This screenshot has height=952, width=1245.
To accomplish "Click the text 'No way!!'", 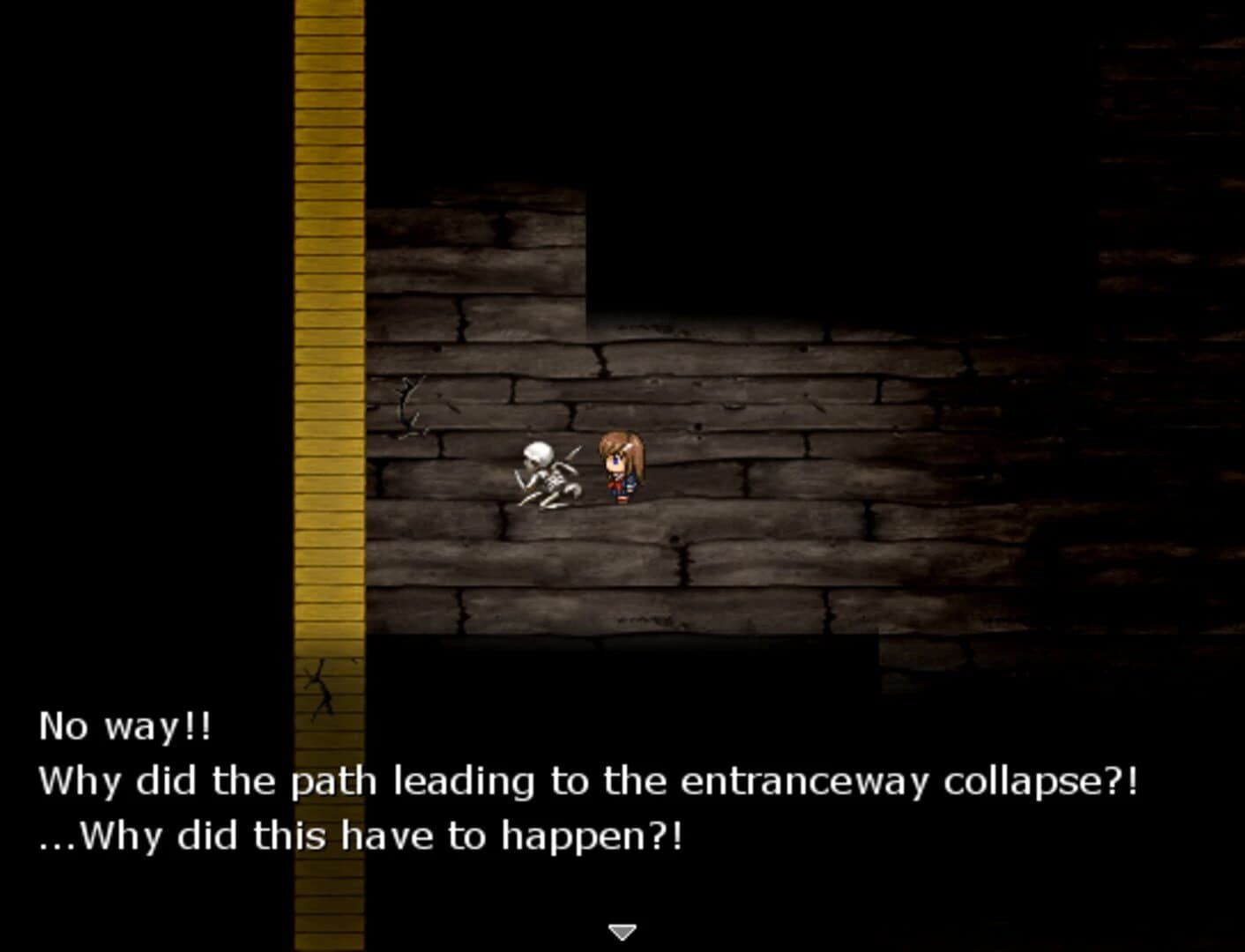I will pyautogui.click(x=123, y=727).
